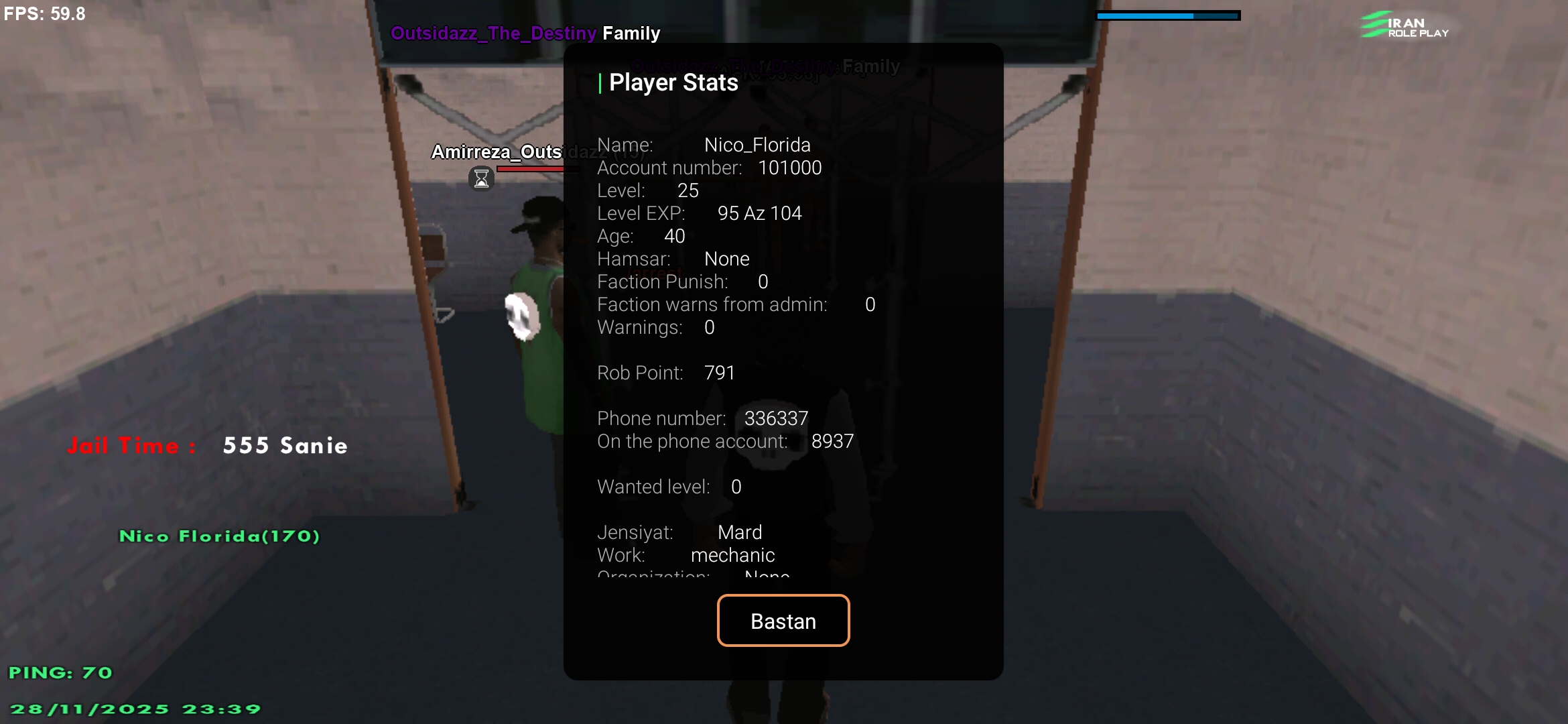Select the green Player Stats header bar icon
This screenshot has height=724, width=1568.
[600, 82]
